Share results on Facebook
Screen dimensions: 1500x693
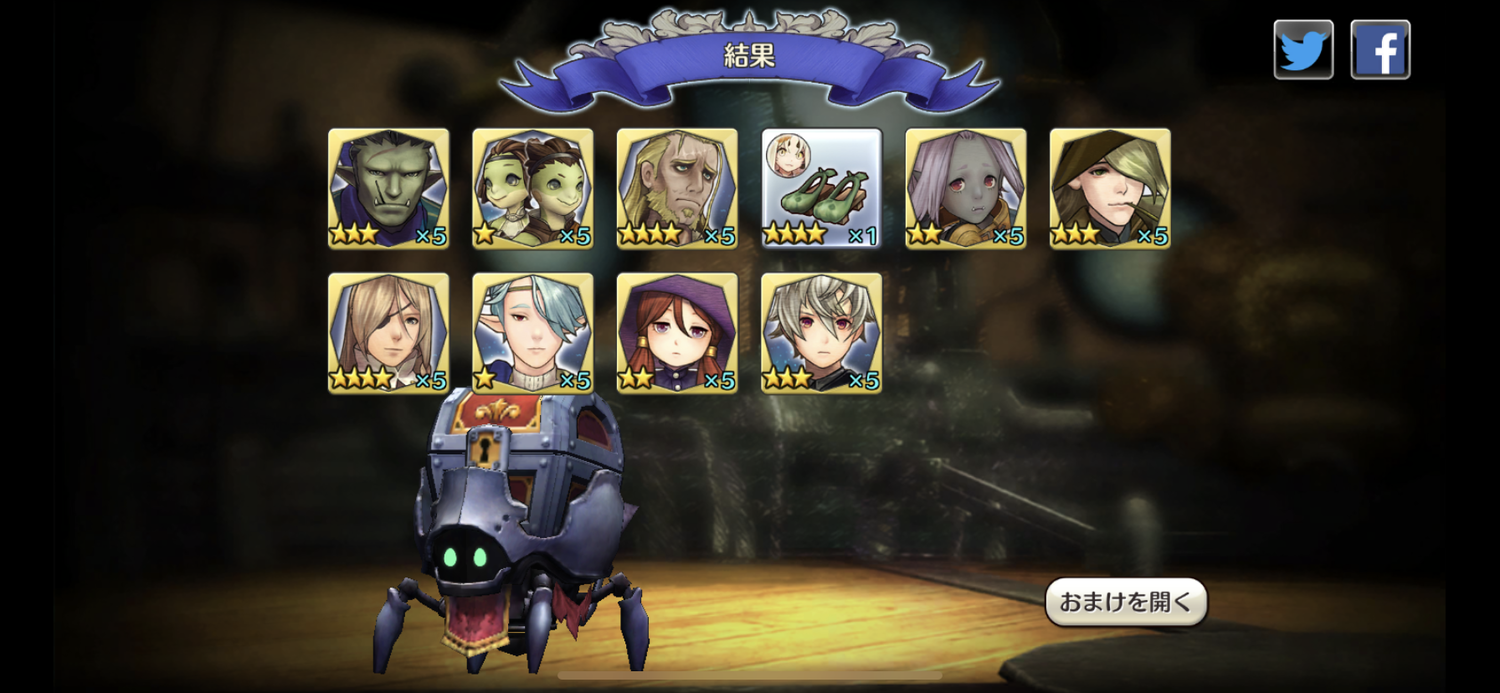[1380, 49]
